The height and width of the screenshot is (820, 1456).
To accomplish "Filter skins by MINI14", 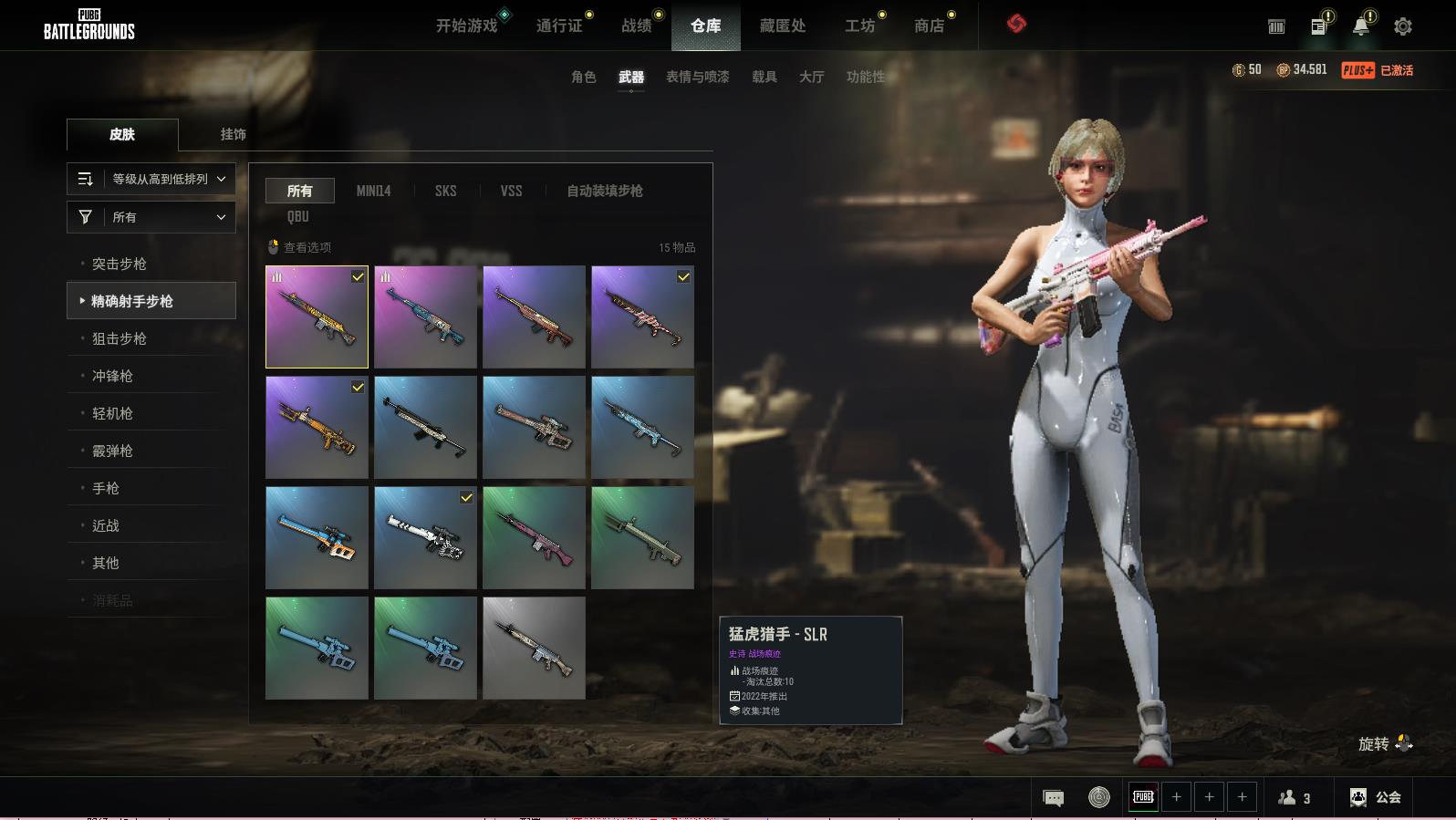I will point(373,191).
